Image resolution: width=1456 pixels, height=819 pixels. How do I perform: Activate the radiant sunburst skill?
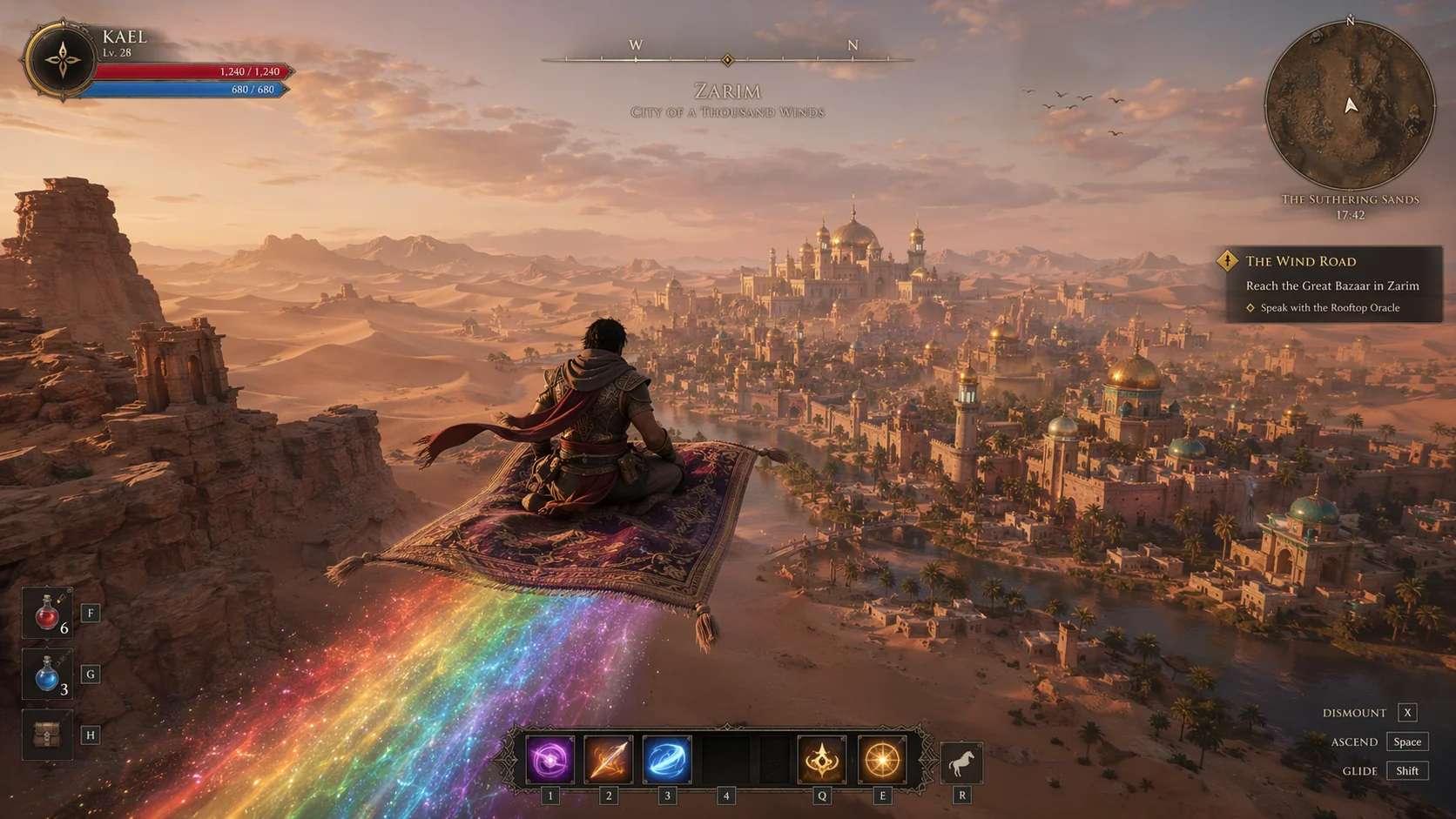pyautogui.click(x=881, y=760)
